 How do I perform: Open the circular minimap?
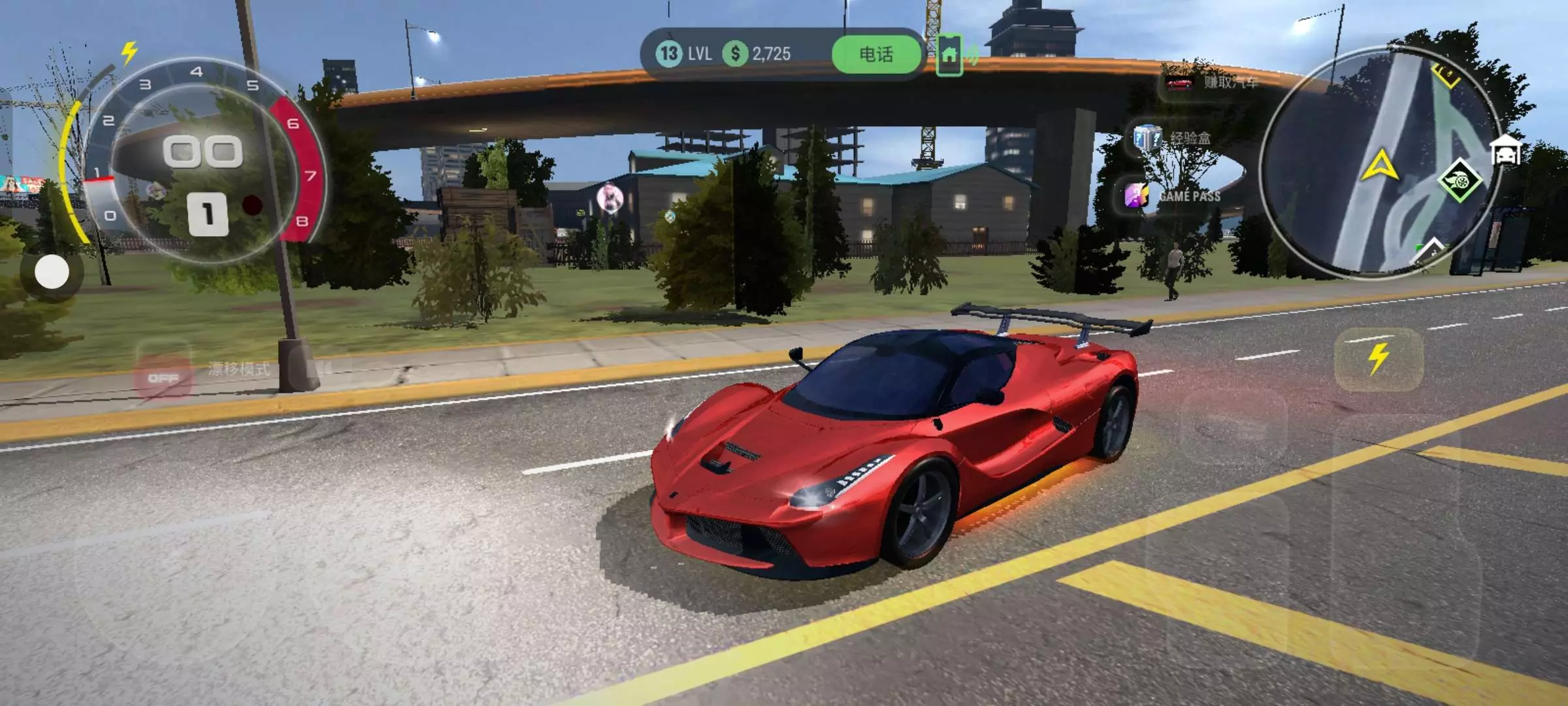1379,163
